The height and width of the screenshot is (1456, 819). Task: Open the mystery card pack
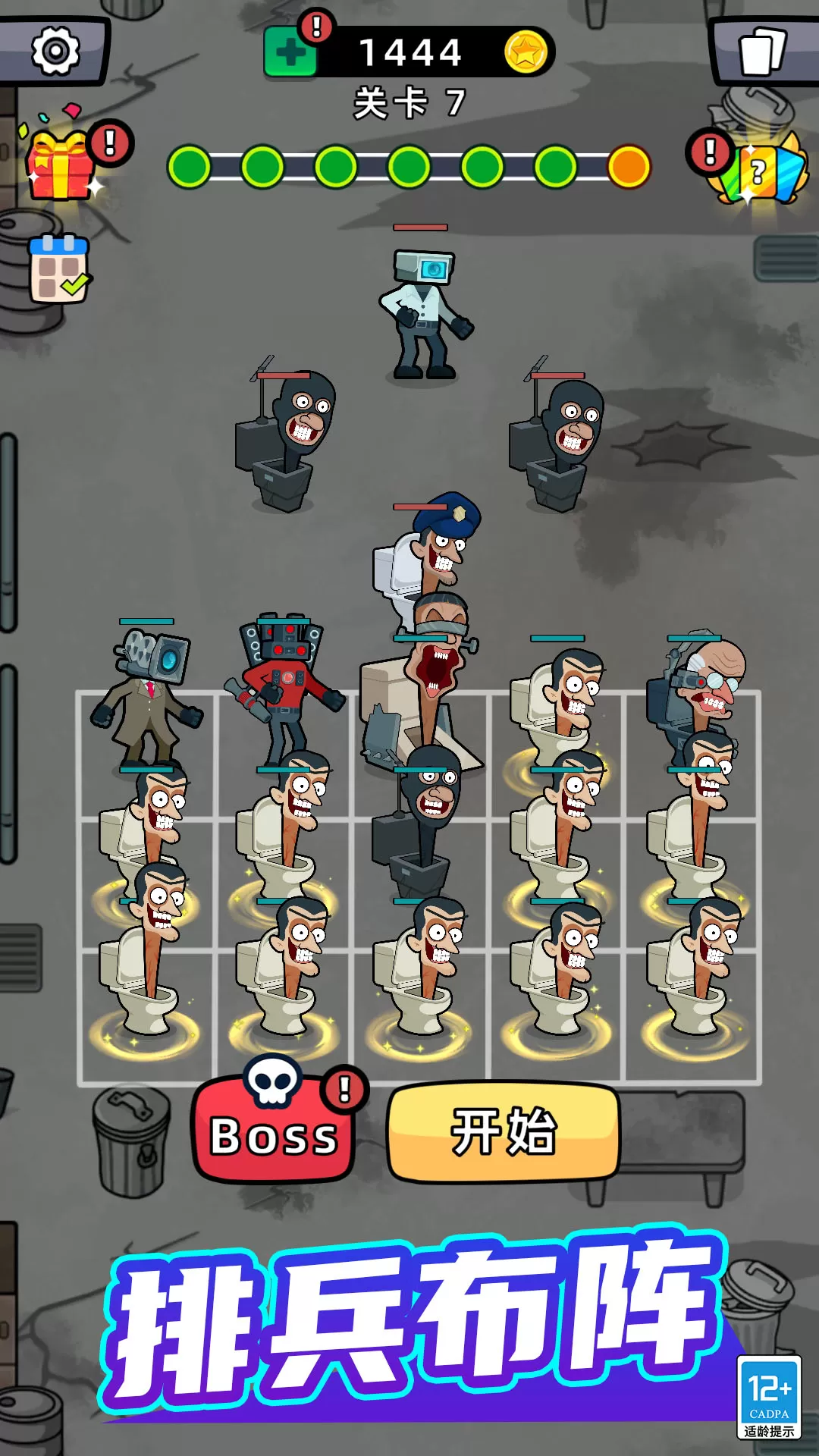coord(761,170)
